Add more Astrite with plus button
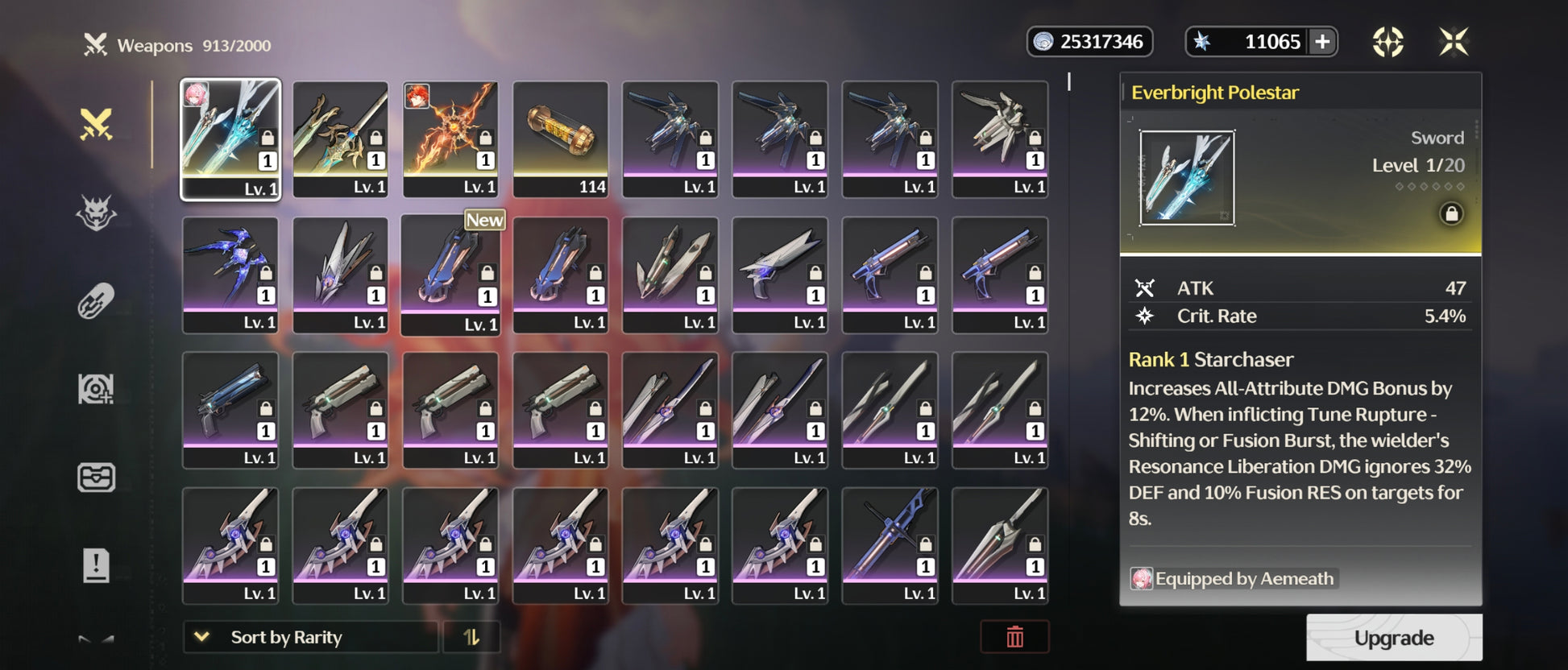The height and width of the screenshot is (670, 1568). [1322, 42]
